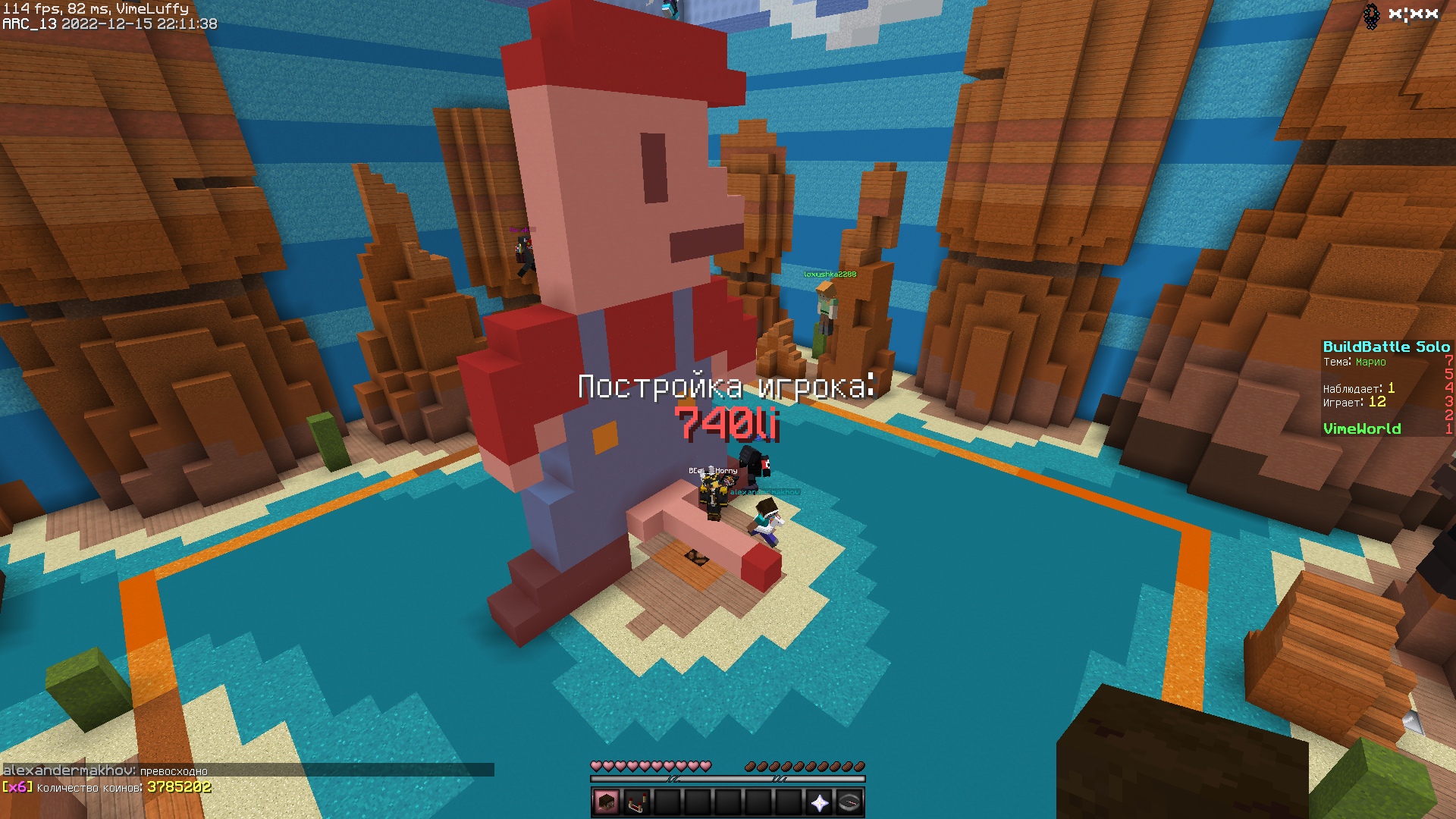
Task: Click the 2022-12-15 timestamp in the corner
Action: click(x=108, y=24)
